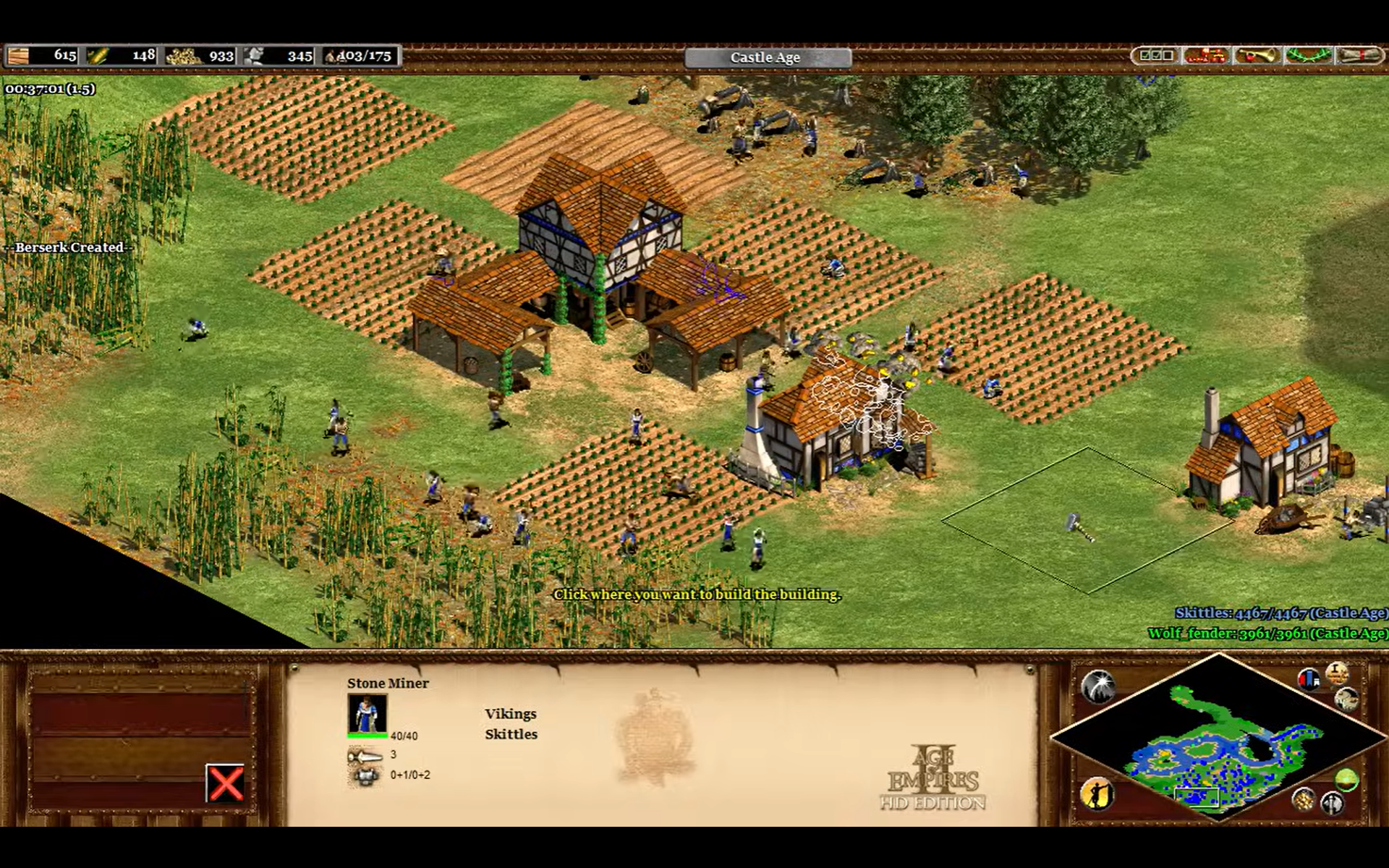Switch minimap to combat axe mode
The height and width of the screenshot is (868, 1389).
click(1332, 803)
